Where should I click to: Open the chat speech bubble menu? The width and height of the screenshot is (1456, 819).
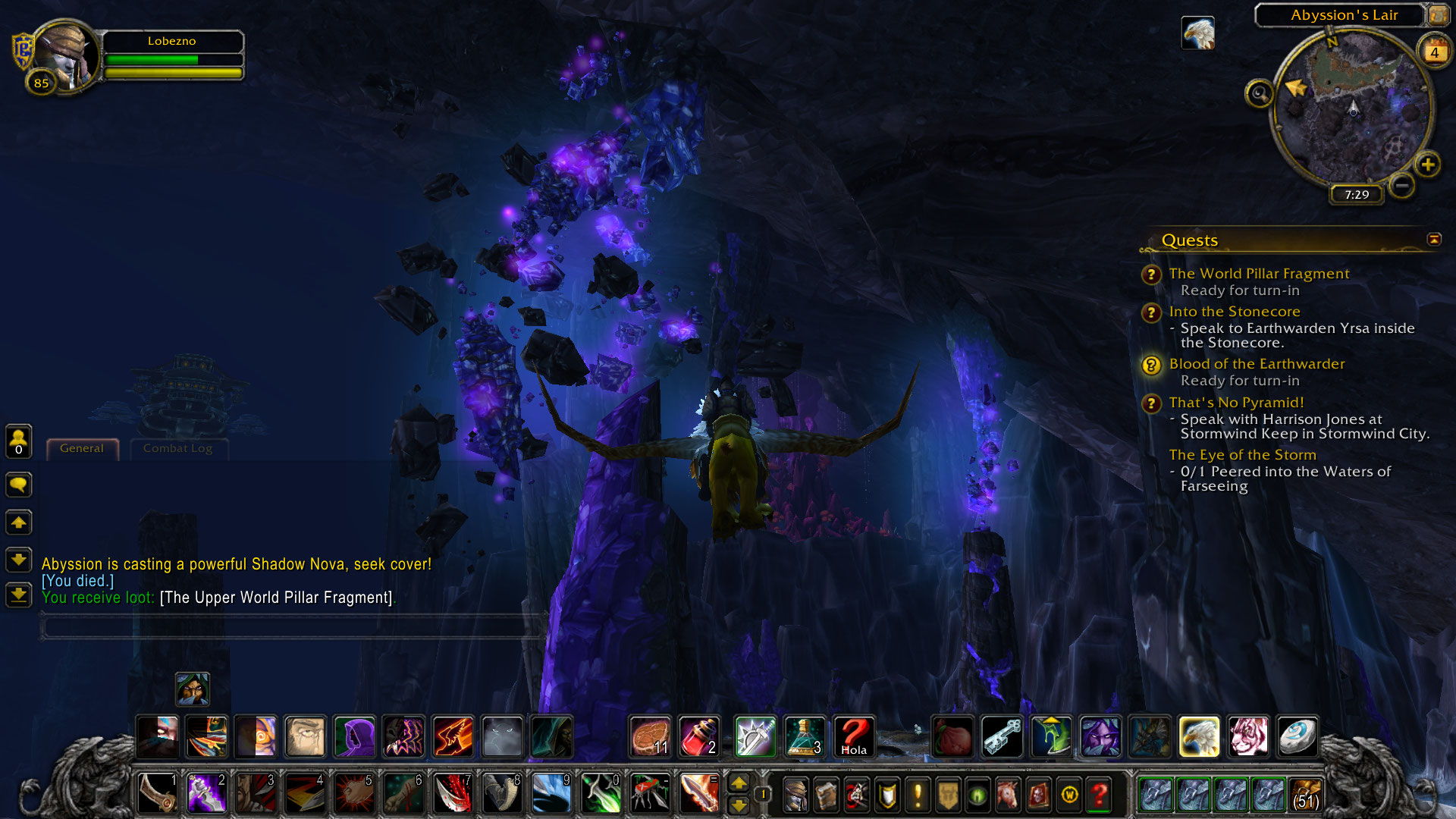[x=19, y=485]
